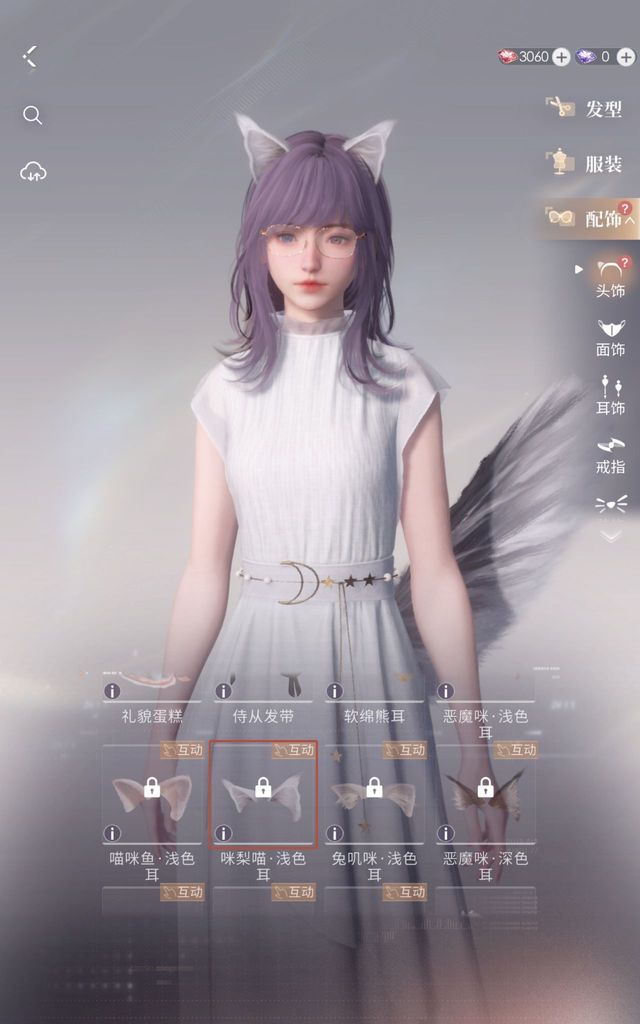Expand more subcategories with the down chevron
Image resolution: width=640 pixels, height=1024 pixels.
tap(610, 536)
